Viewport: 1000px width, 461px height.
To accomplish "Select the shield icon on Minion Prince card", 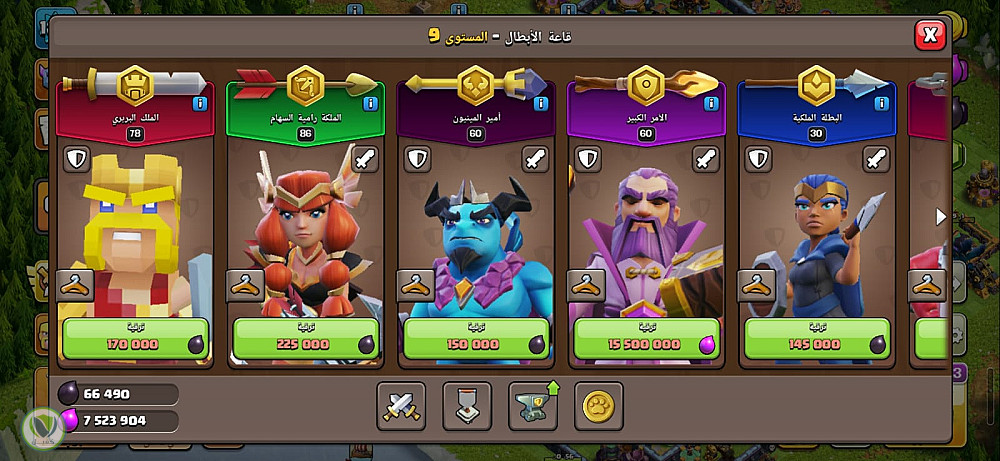I will [x=417, y=159].
